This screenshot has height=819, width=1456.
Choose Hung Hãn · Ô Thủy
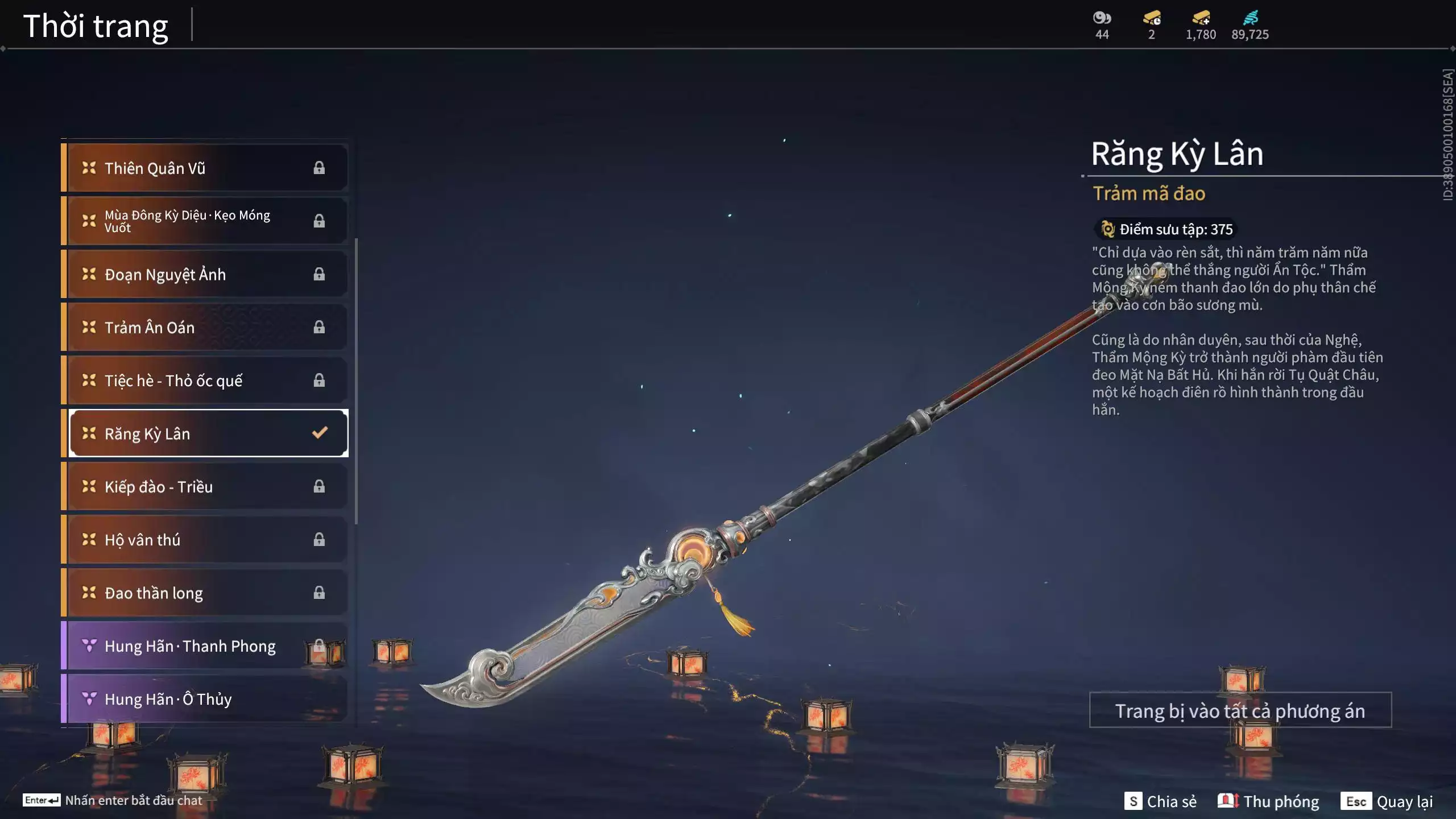205,698
